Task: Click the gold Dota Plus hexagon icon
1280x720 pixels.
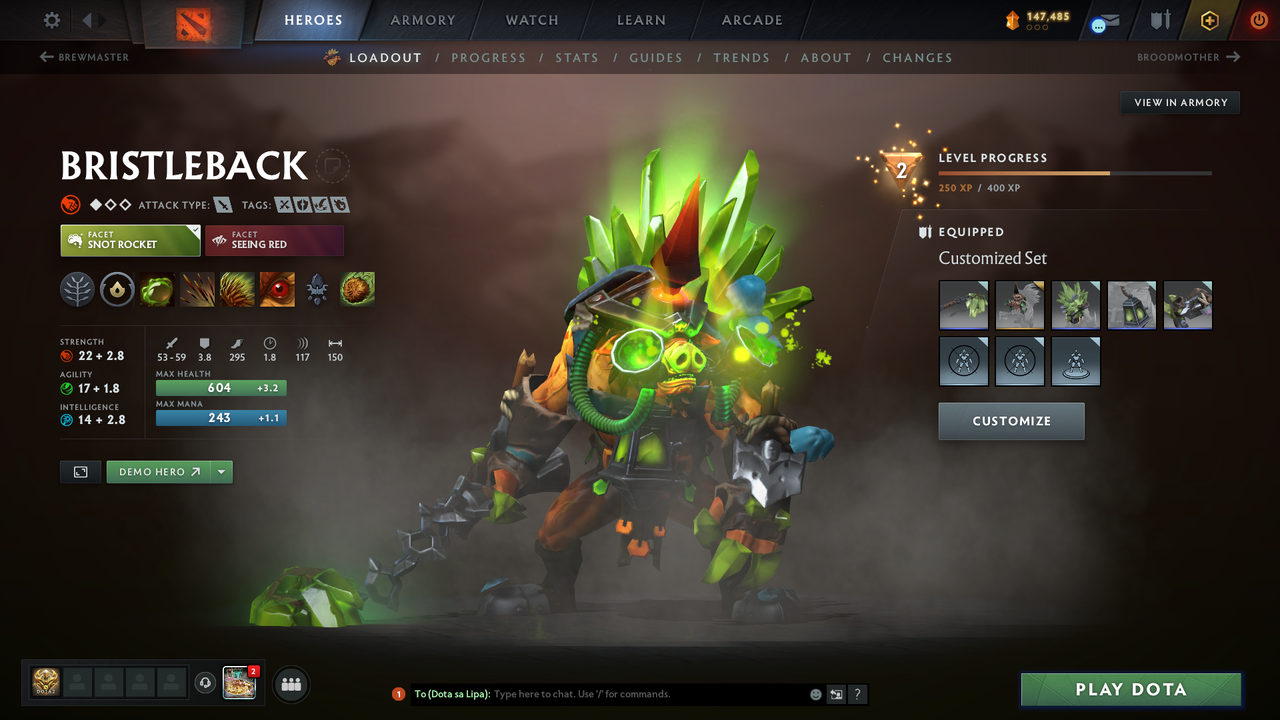Action: click(x=1209, y=20)
